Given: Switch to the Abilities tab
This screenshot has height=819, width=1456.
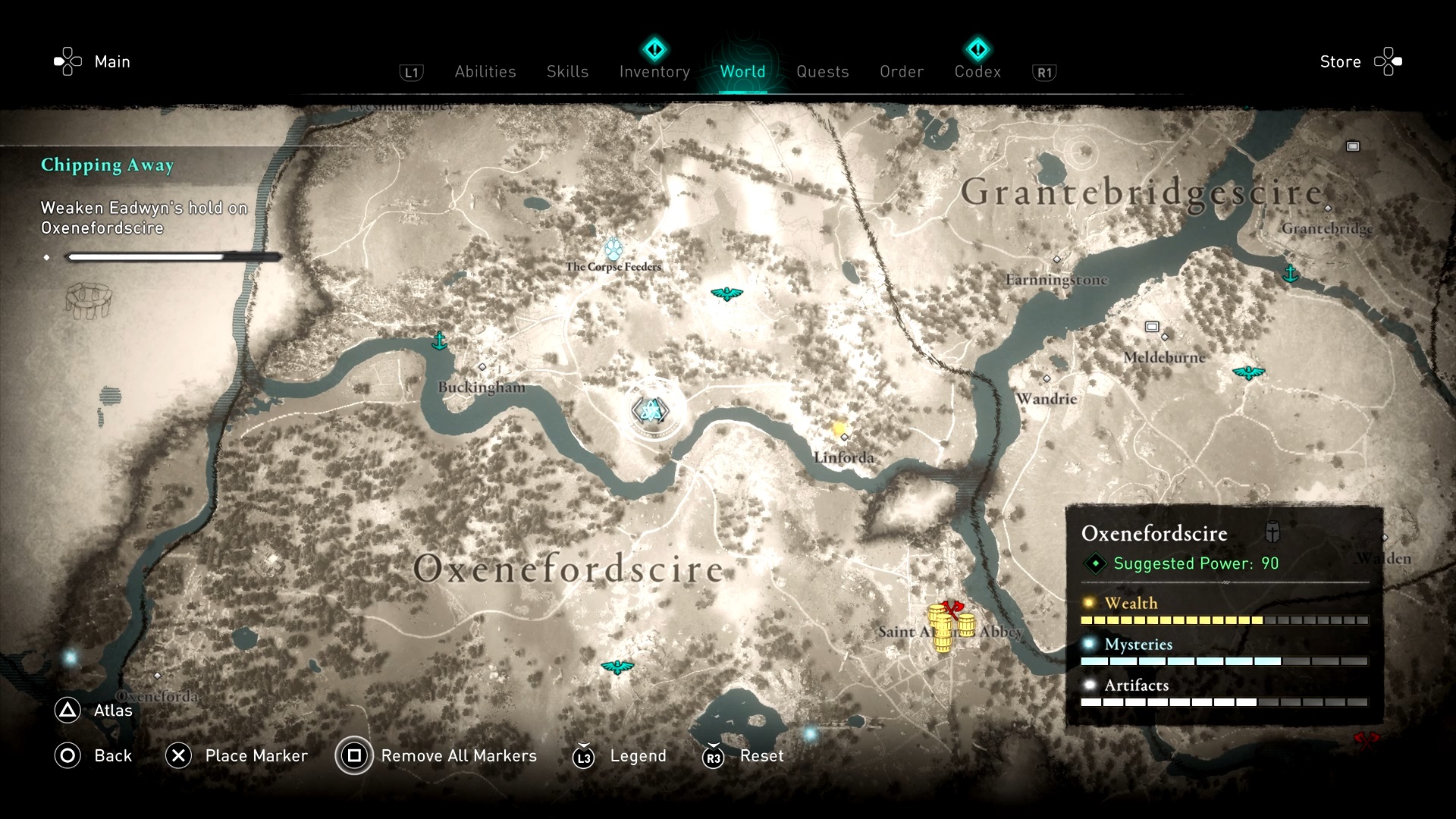Looking at the screenshot, I should pos(485,71).
